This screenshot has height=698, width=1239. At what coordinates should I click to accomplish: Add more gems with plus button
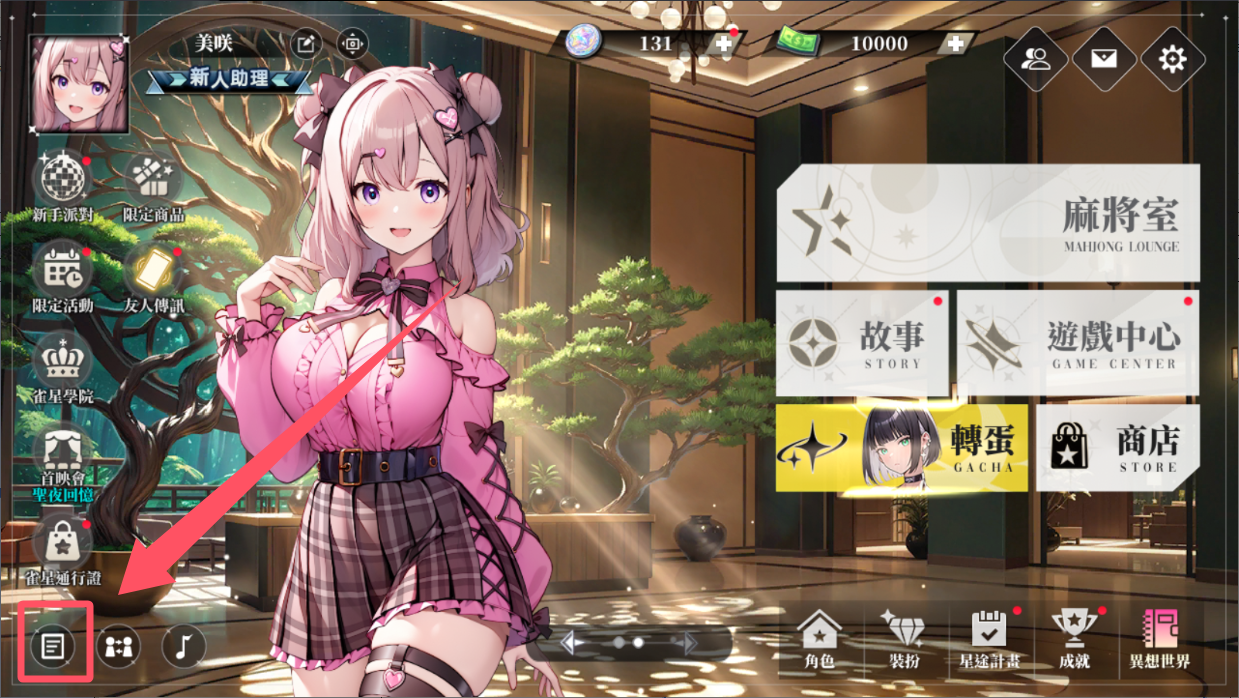click(x=723, y=43)
